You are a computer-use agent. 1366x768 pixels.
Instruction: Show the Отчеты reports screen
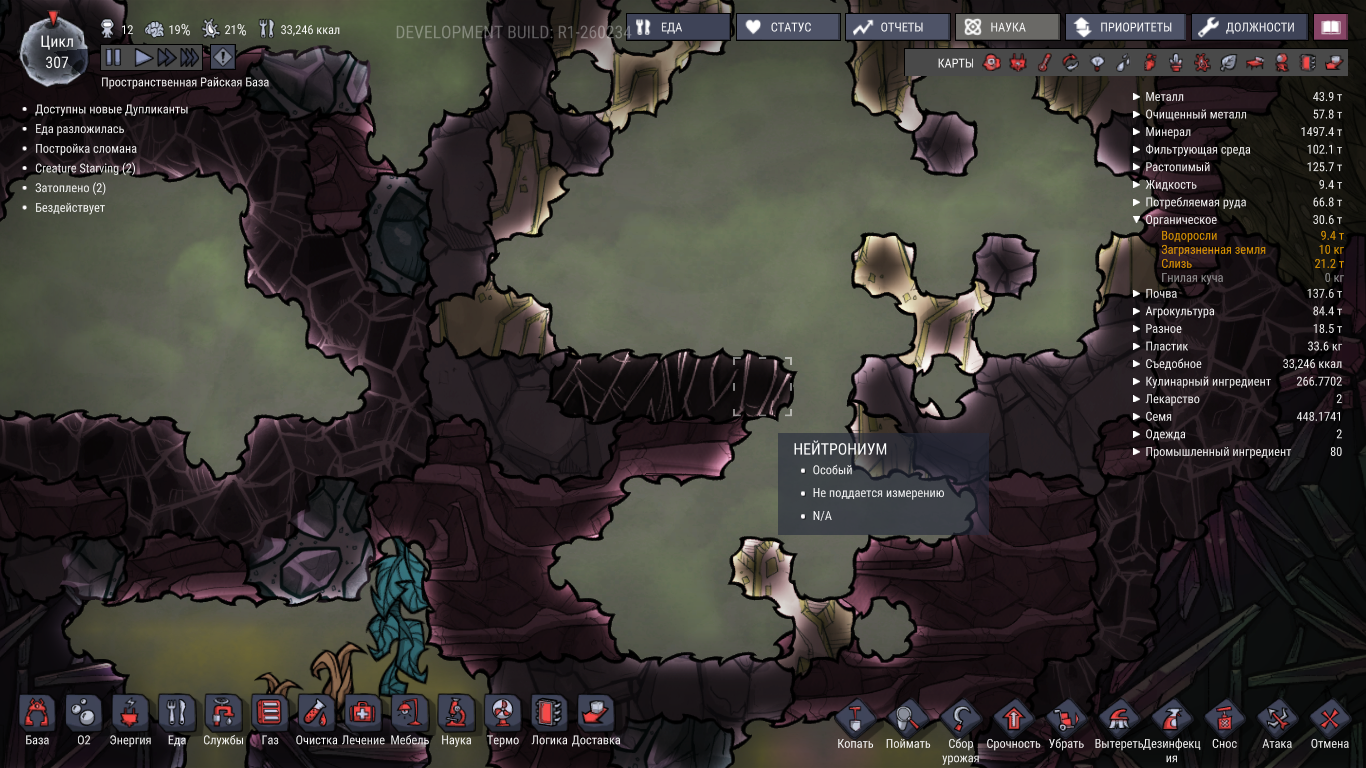point(897,27)
